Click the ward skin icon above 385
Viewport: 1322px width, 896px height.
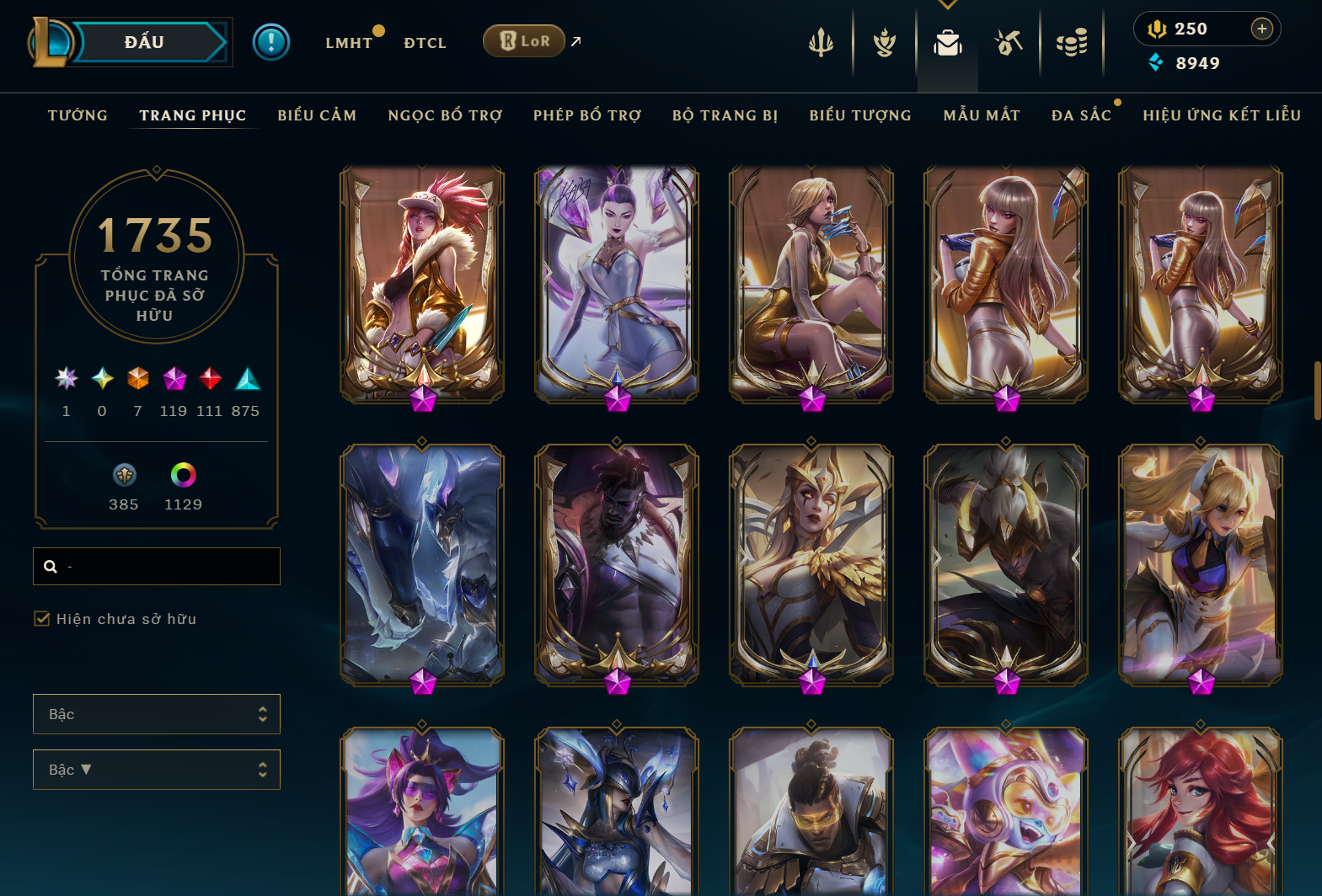(x=123, y=474)
